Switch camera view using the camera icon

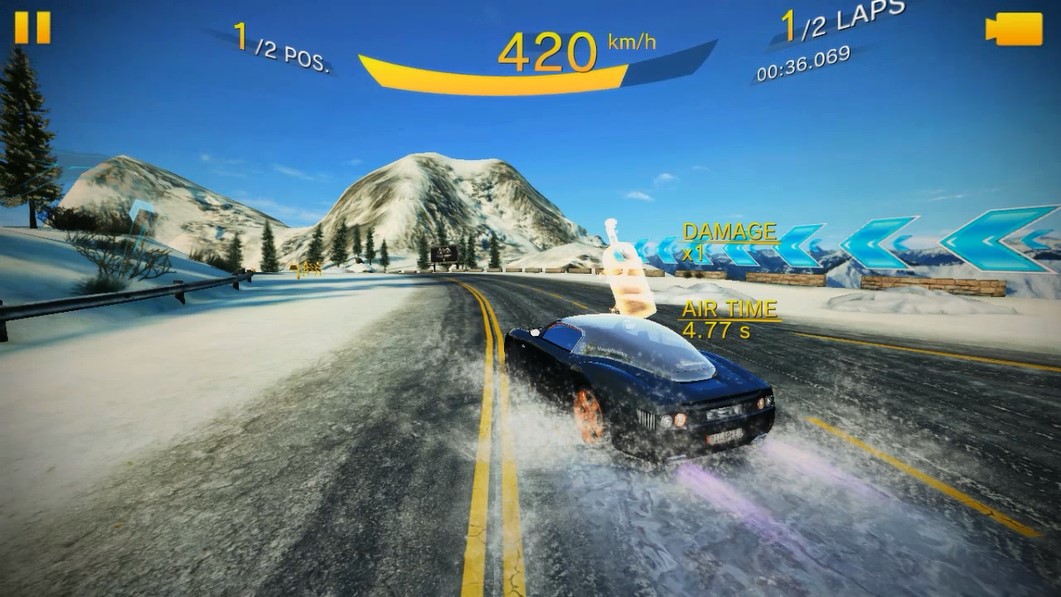(1012, 29)
